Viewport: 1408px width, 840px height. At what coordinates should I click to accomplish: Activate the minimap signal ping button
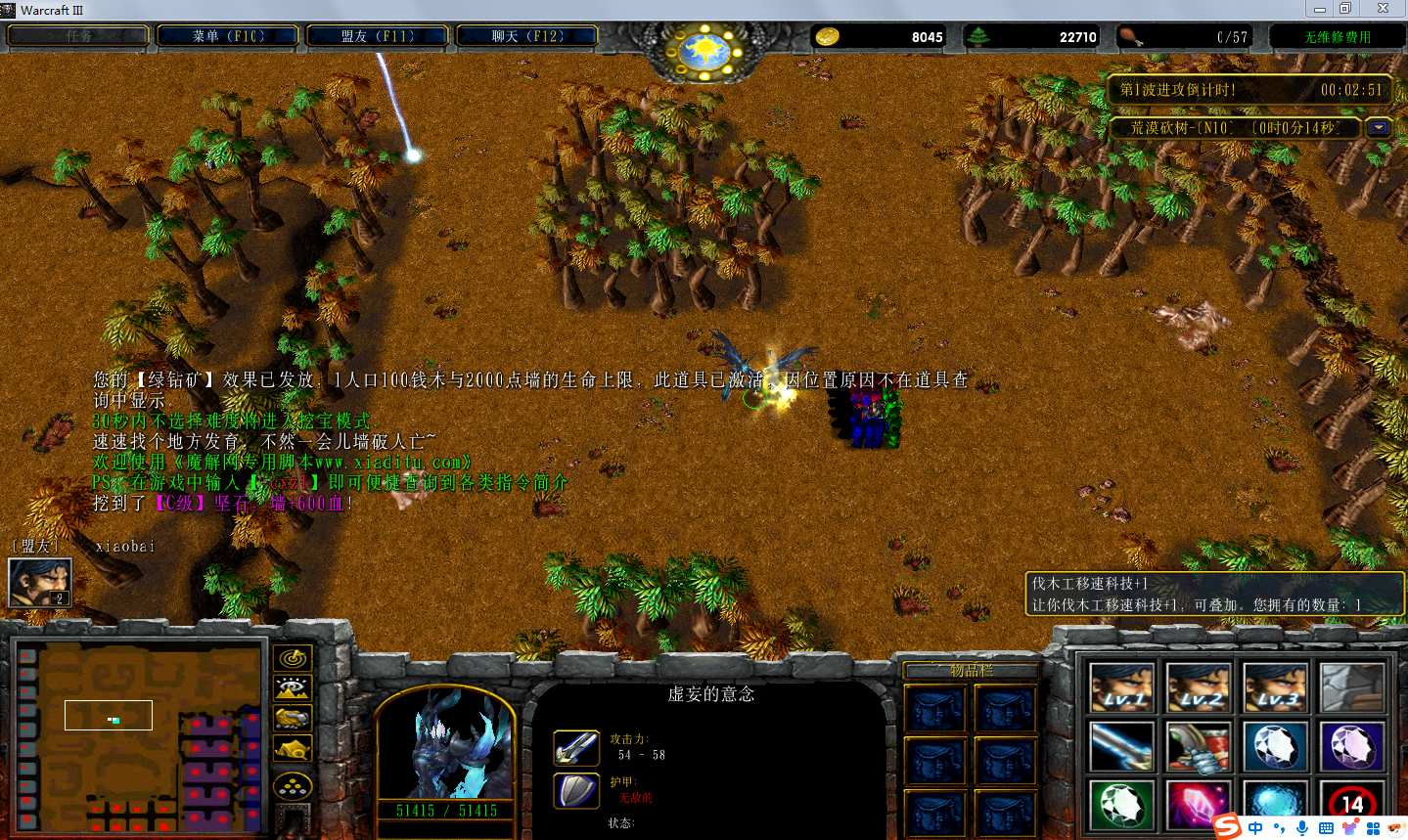[293, 658]
